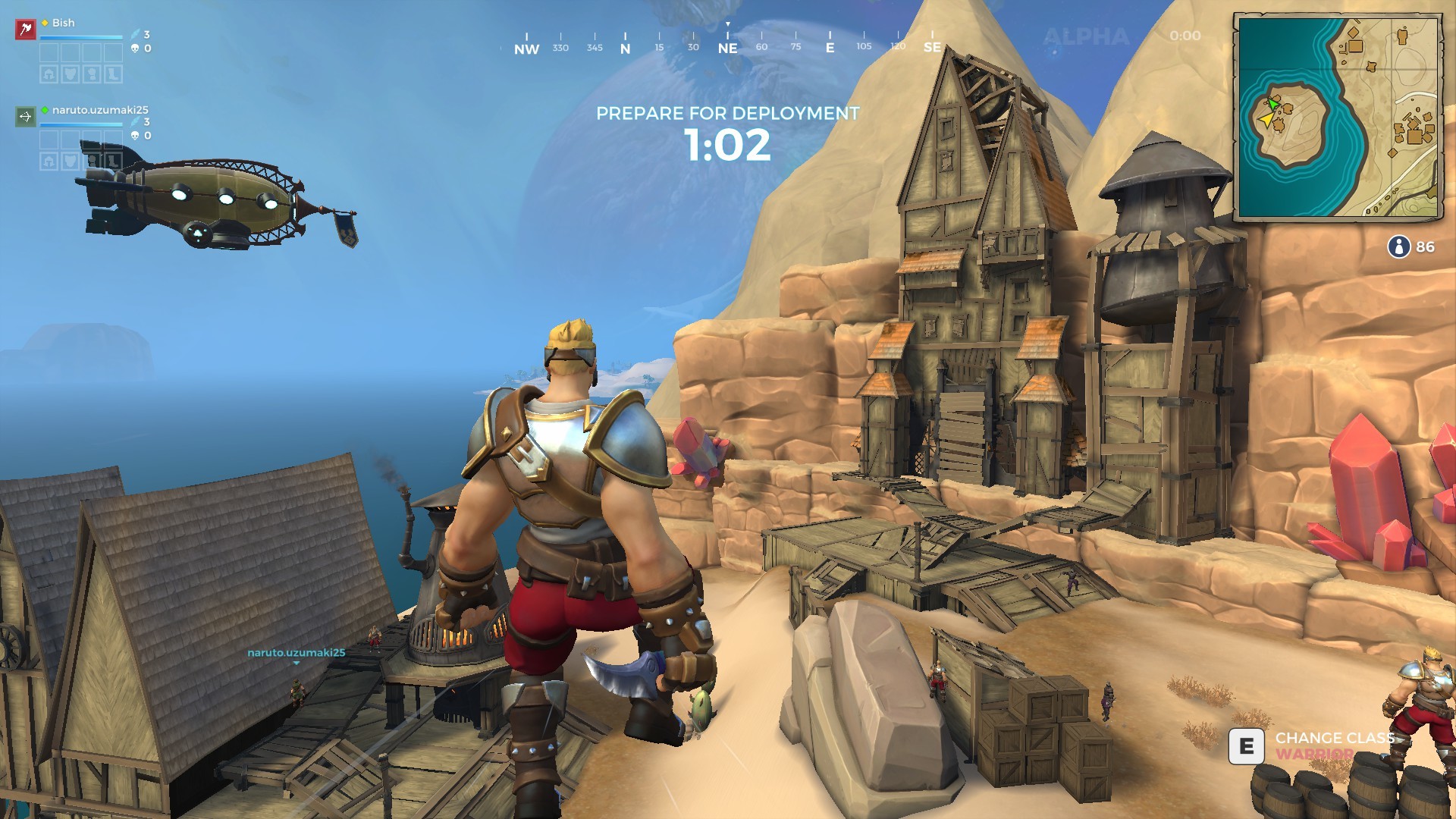Select the E marker on the compass strip
Viewport: 1456px width, 819px height.
point(829,45)
